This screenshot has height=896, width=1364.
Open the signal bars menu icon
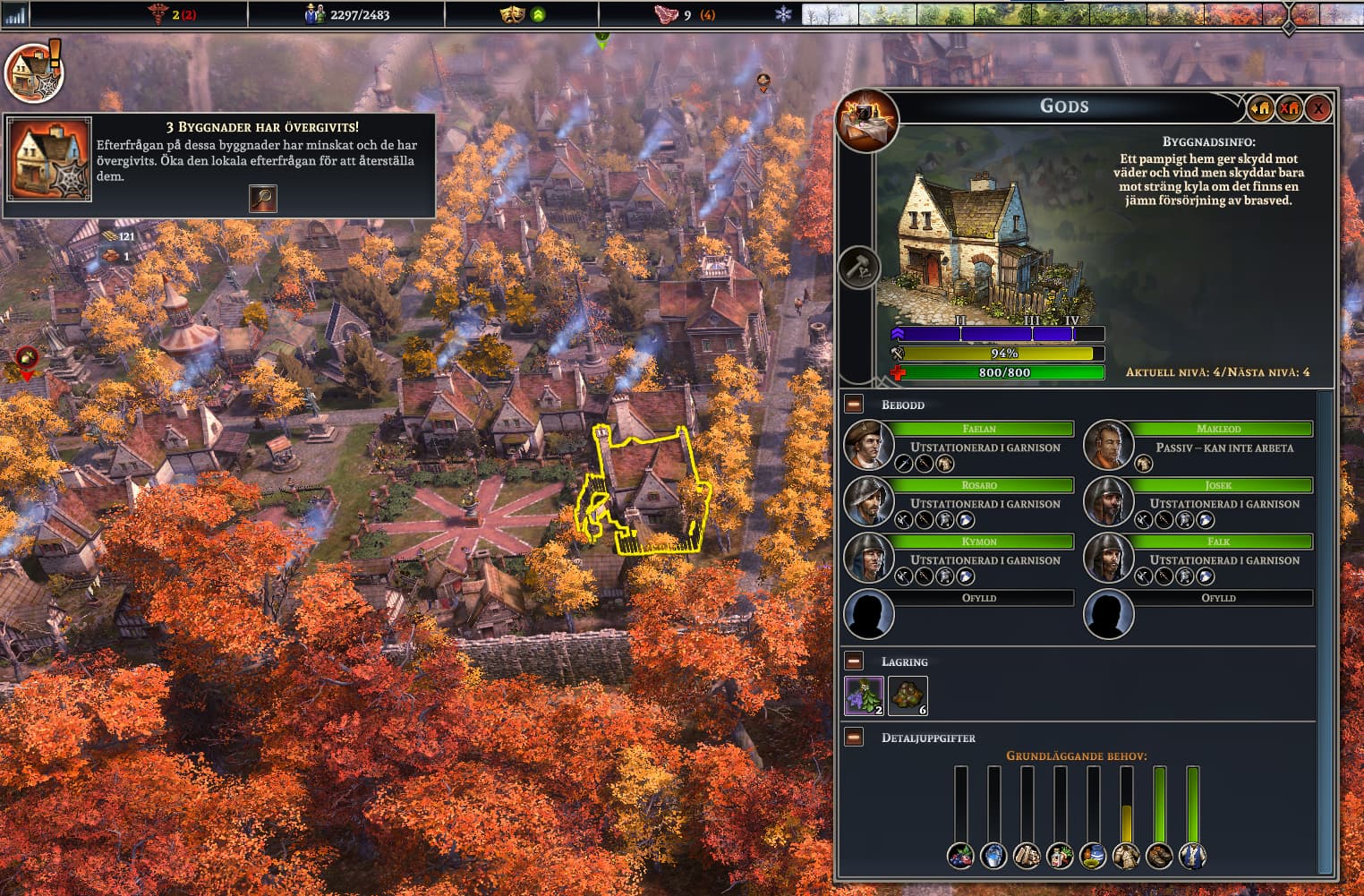tap(14, 14)
